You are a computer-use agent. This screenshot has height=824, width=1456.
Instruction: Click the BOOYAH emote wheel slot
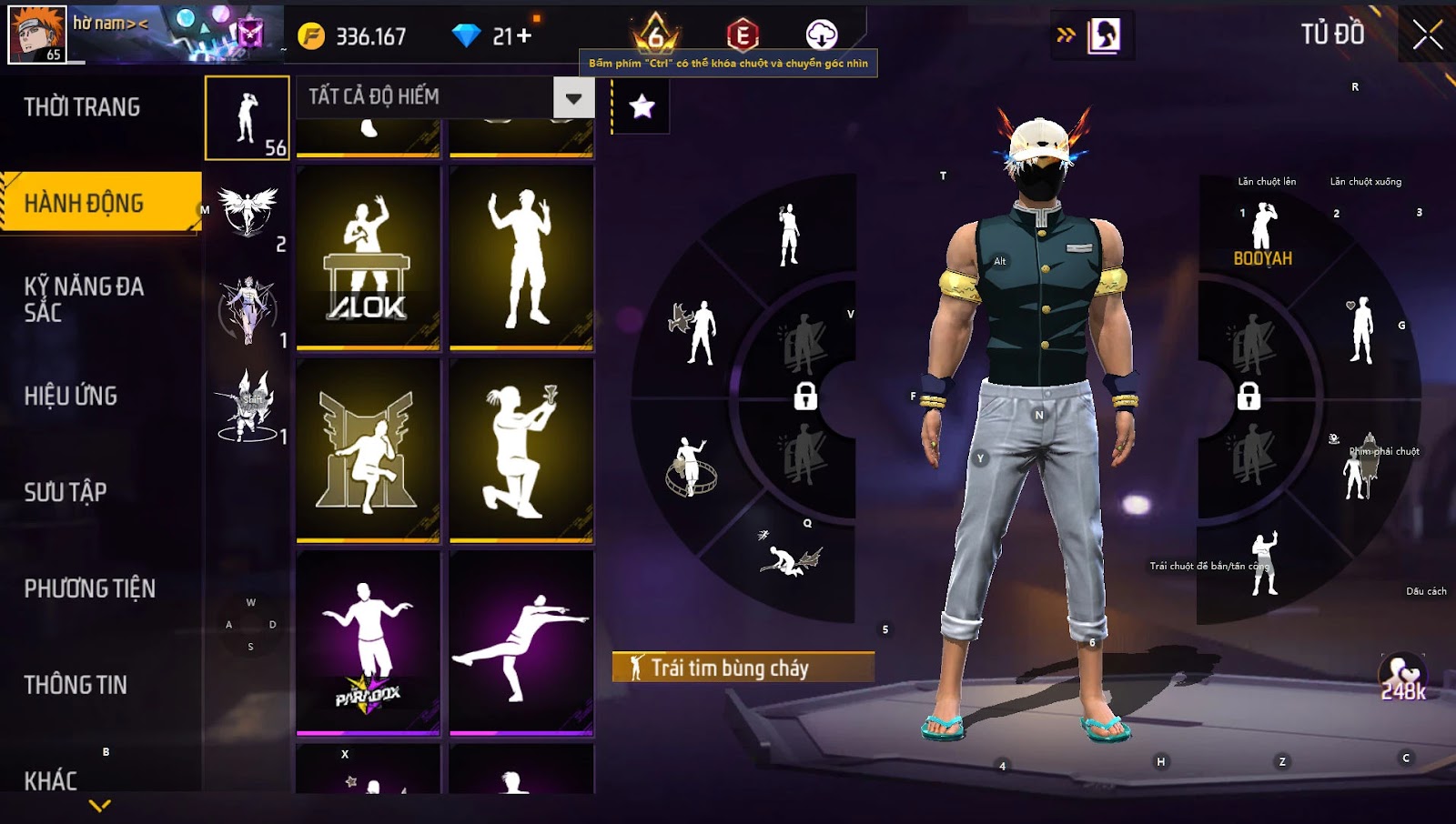click(1262, 236)
